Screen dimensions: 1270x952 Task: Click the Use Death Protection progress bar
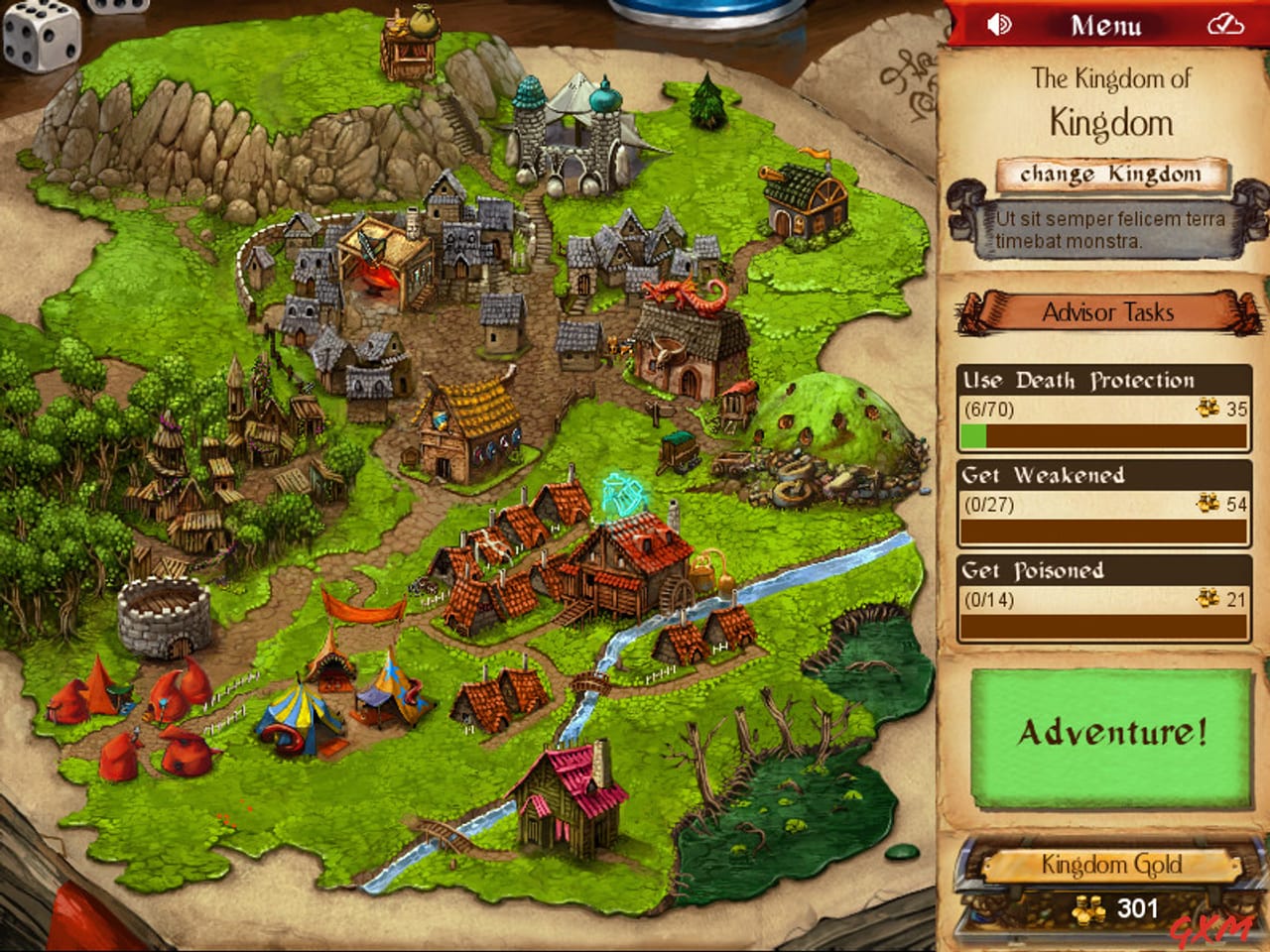[x=1104, y=433]
